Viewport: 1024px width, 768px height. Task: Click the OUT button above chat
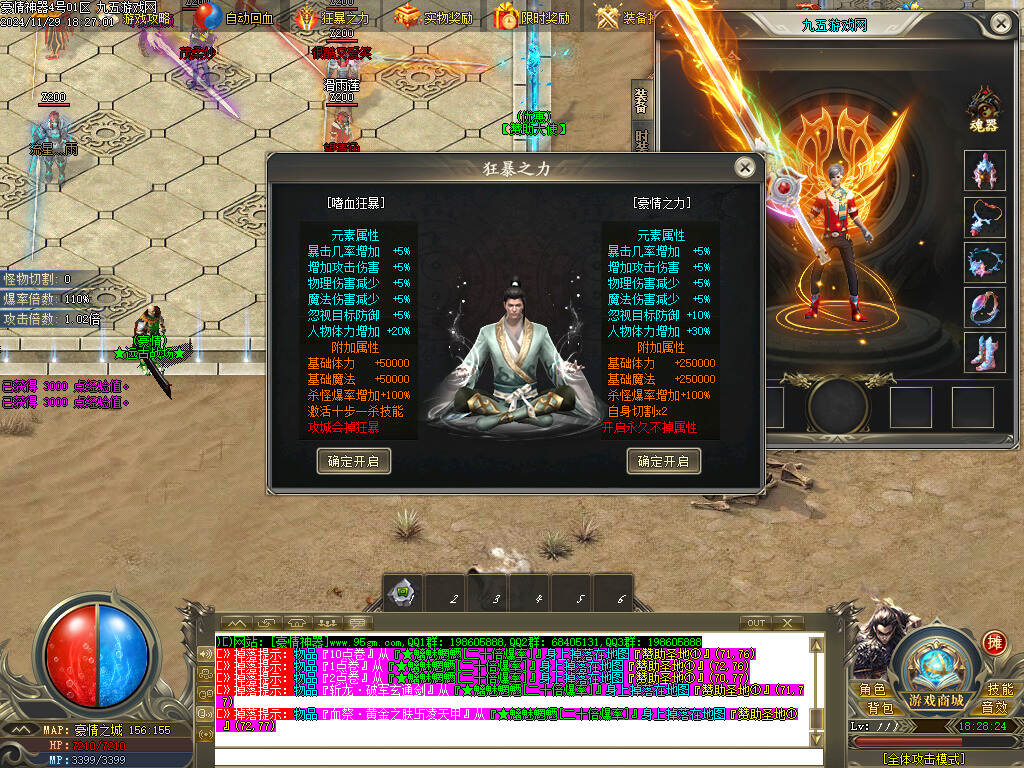coord(757,623)
